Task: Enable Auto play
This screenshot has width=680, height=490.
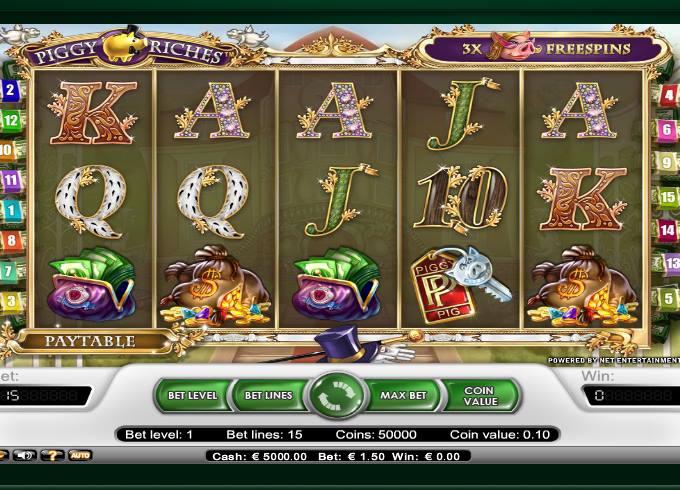Action: pyautogui.click(x=80, y=455)
